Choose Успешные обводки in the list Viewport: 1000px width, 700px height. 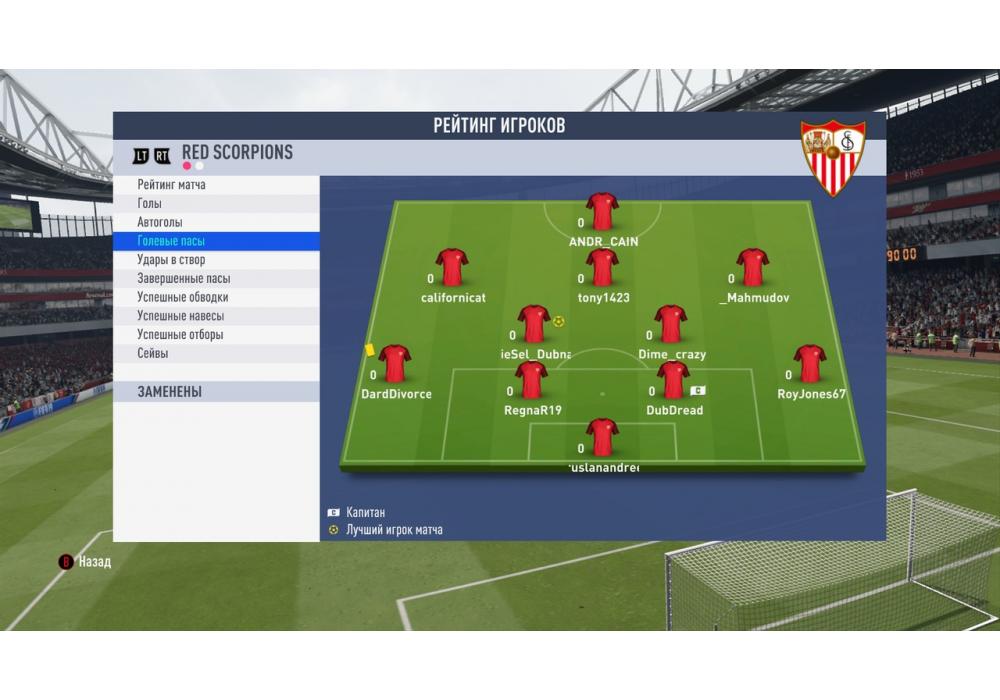click(183, 297)
